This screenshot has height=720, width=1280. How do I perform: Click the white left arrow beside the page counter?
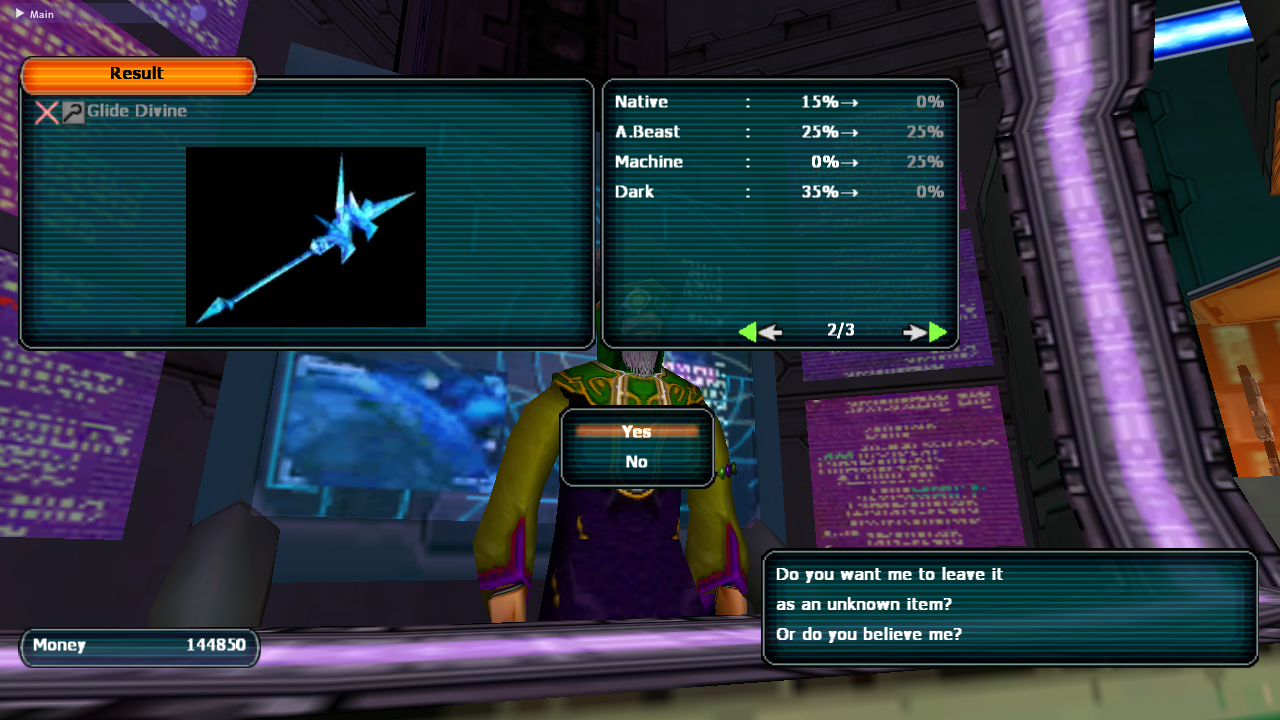[x=771, y=331]
